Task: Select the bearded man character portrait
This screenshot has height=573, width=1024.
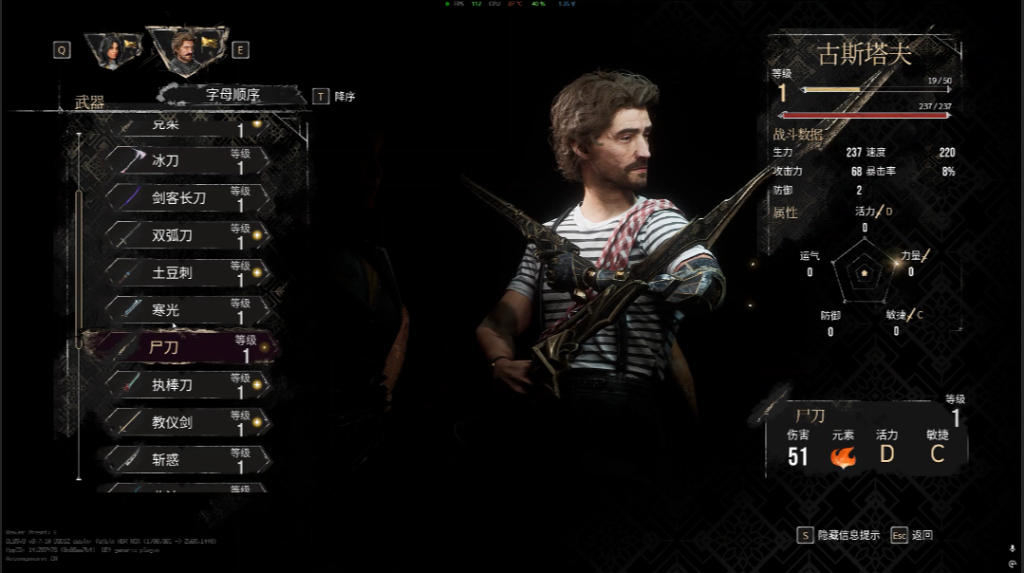Action: (x=183, y=49)
